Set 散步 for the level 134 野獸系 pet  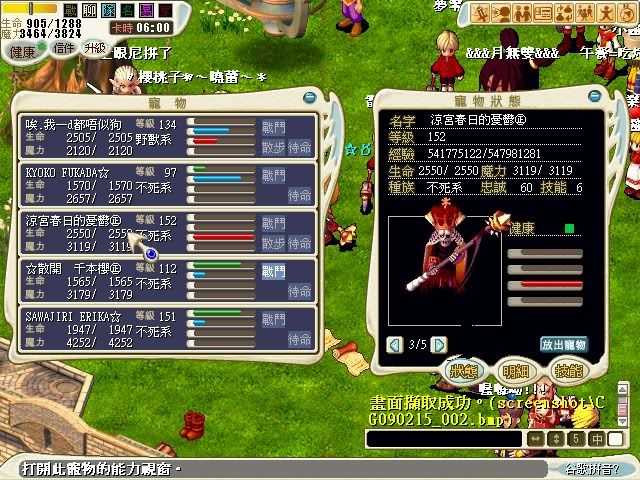click(x=273, y=146)
